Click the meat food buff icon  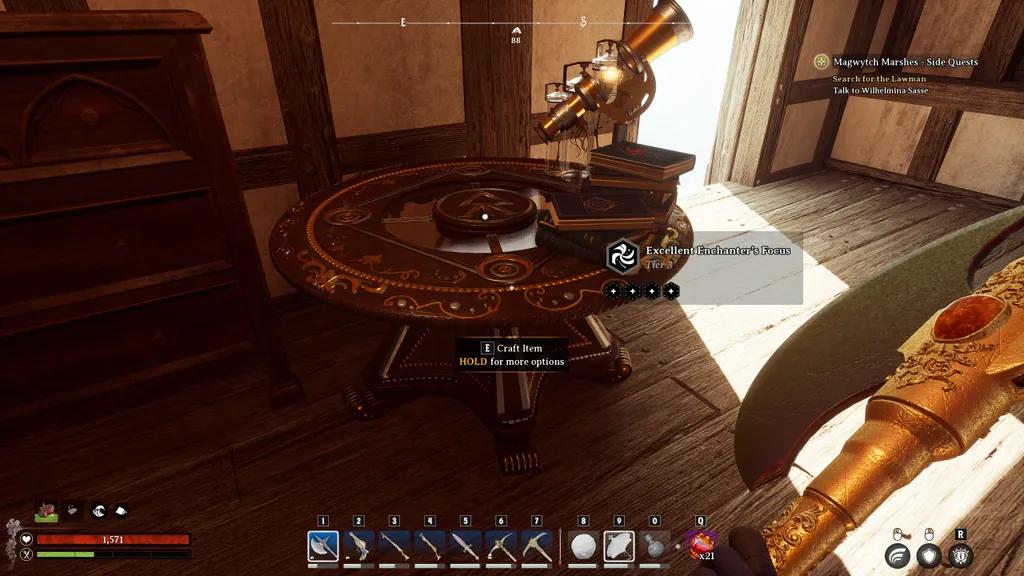[x=47, y=510]
